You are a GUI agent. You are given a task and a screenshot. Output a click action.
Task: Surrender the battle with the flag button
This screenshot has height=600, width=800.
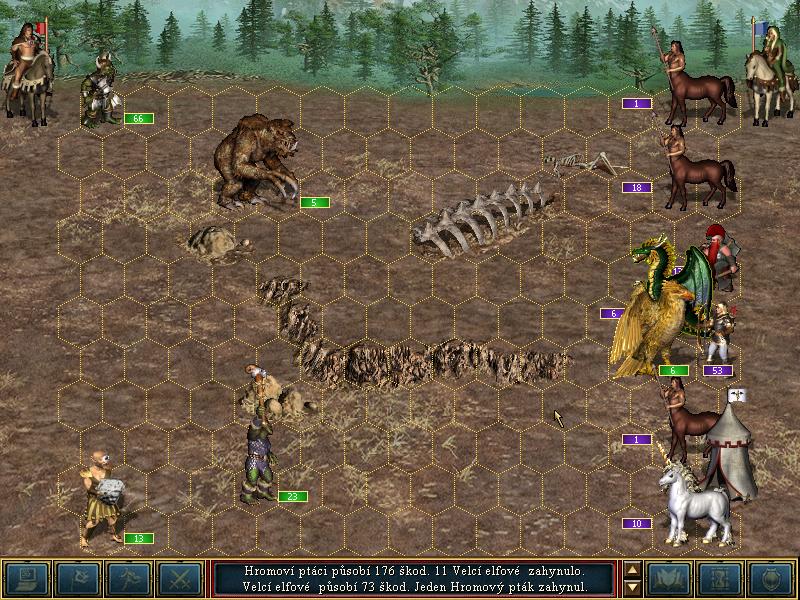[x=77, y=578]
